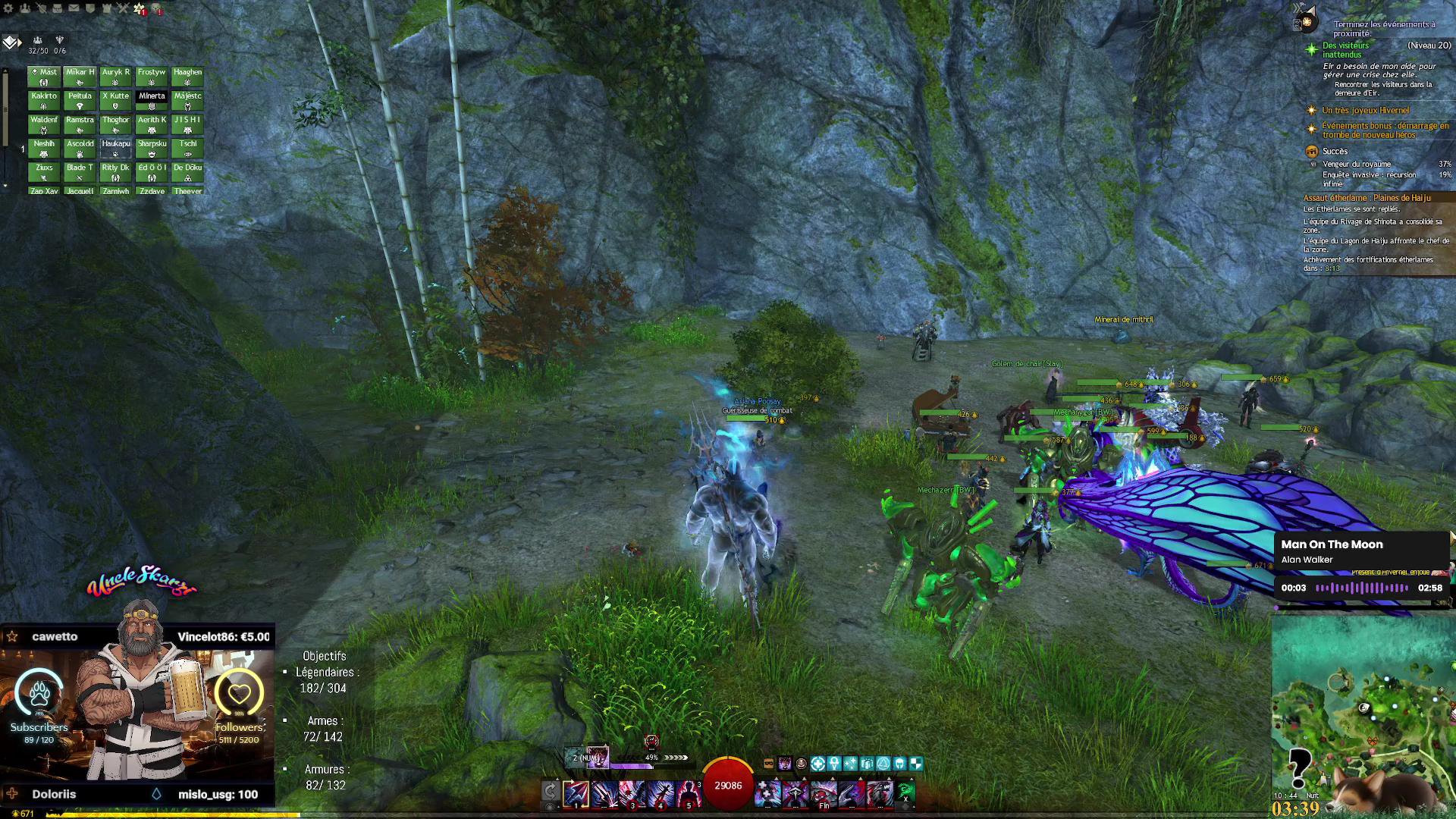This screenshot has height=819, width=1456.
Task: Select squad member Haukapu
Action: [116, 148]
